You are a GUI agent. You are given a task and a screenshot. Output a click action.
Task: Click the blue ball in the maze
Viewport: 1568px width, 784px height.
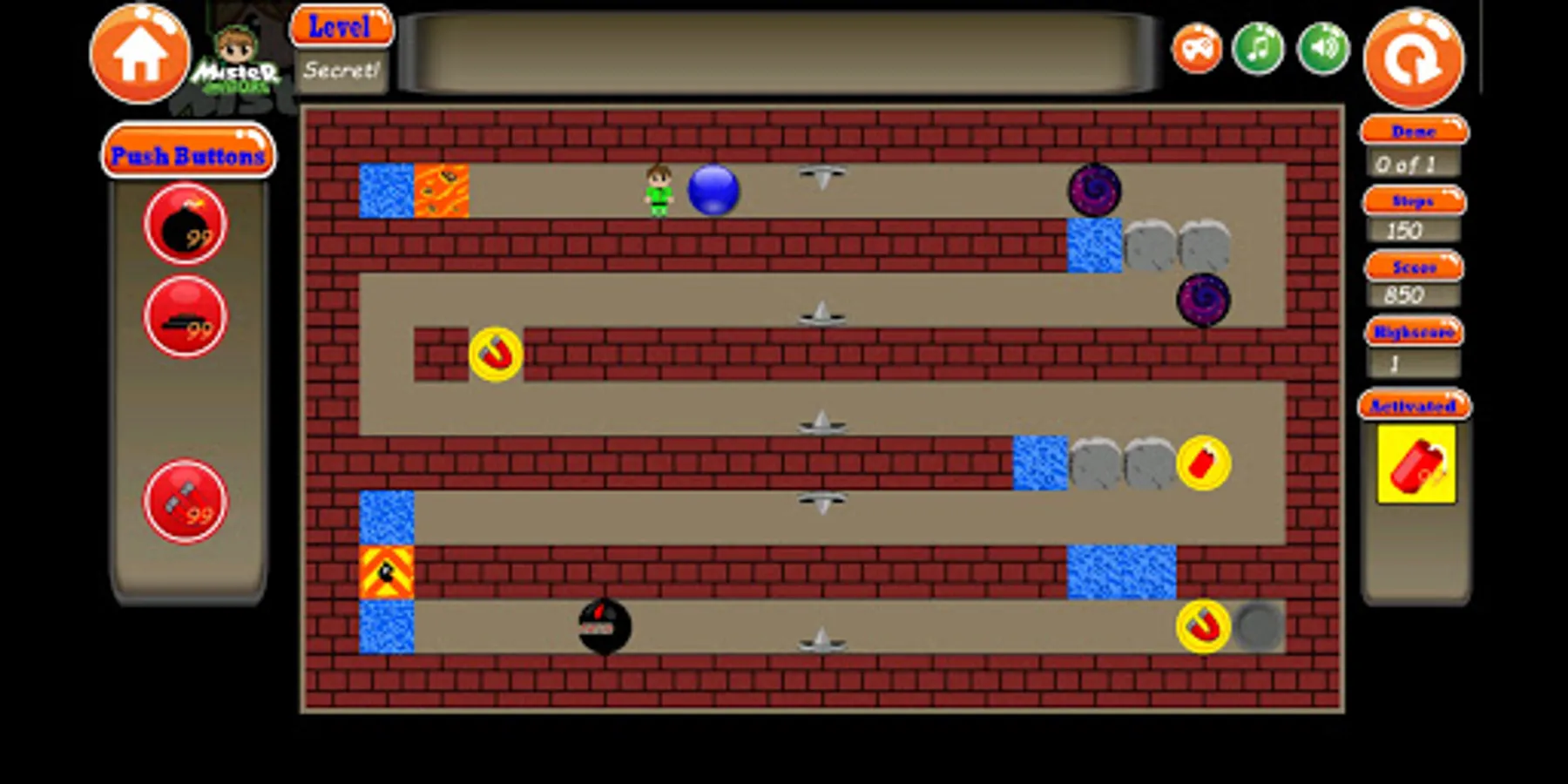[711, 187]
